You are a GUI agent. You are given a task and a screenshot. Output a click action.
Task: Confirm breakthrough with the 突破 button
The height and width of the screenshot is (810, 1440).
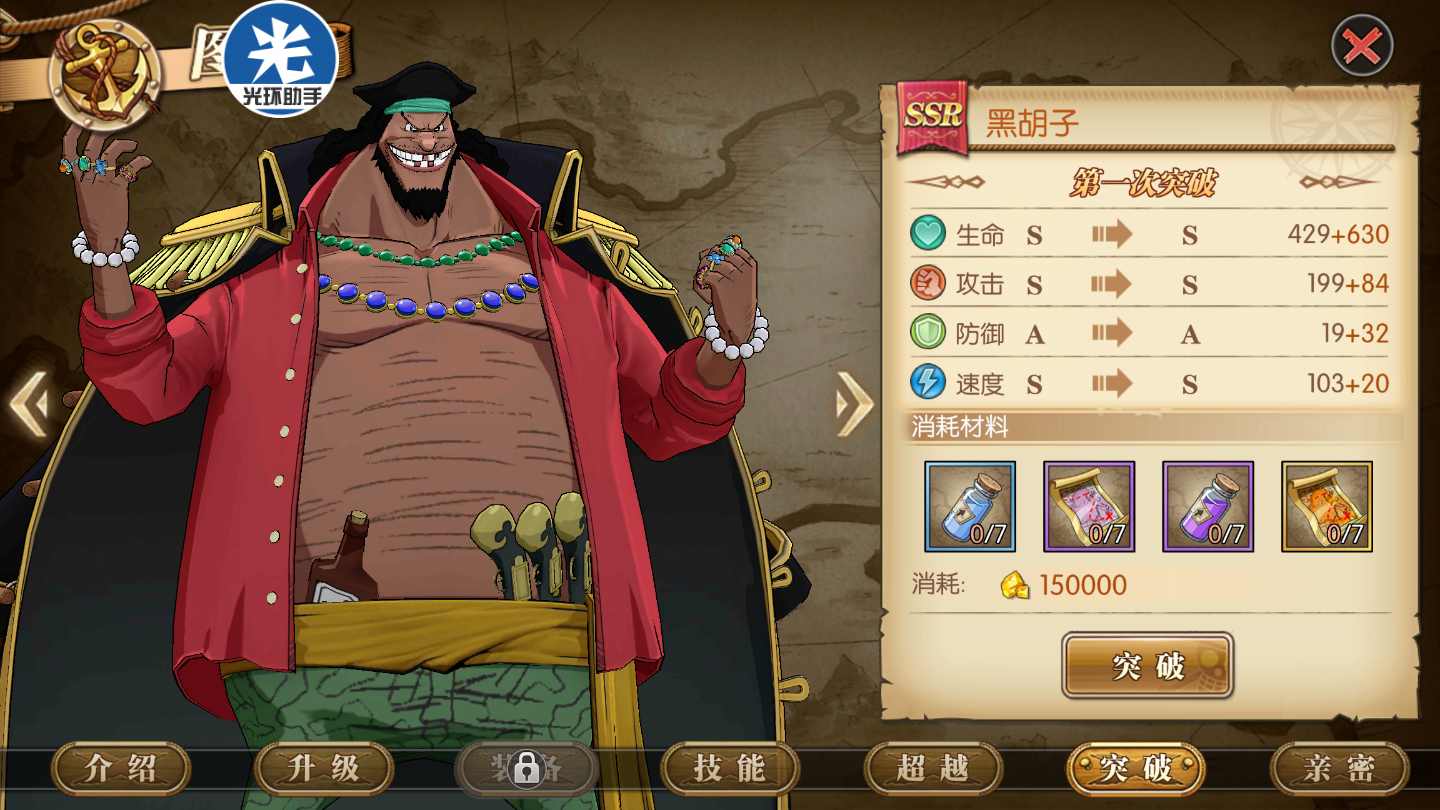(1147, 665)
